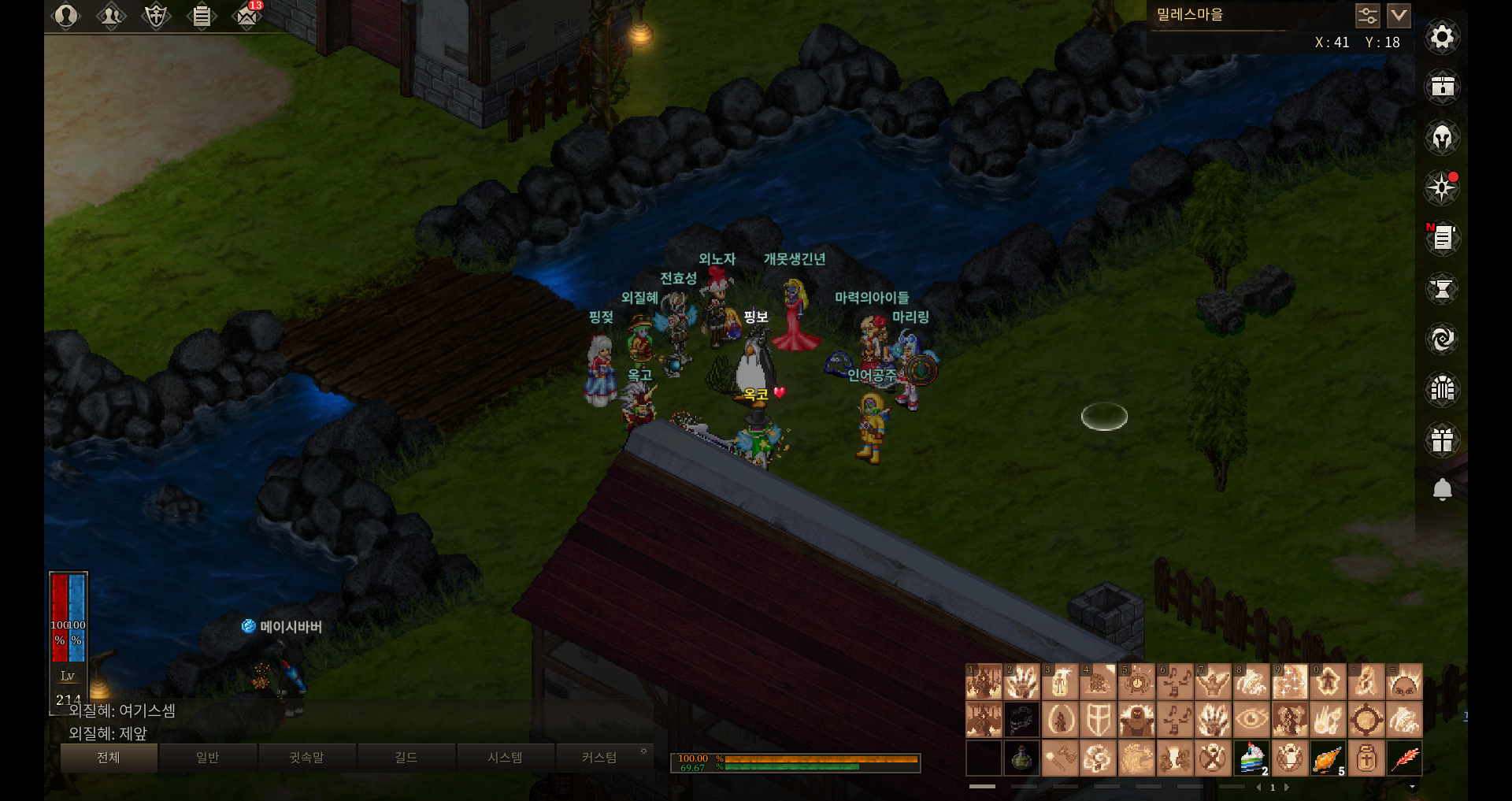Open the character profile icon
This screenshot has height=801, width=1512.
point(66,16)
